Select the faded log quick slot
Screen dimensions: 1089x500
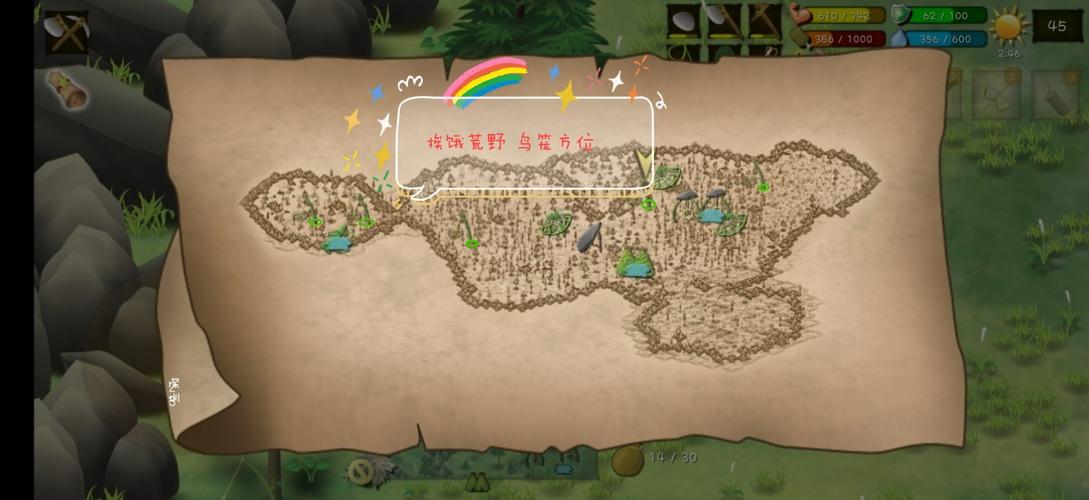point(1058,96)
